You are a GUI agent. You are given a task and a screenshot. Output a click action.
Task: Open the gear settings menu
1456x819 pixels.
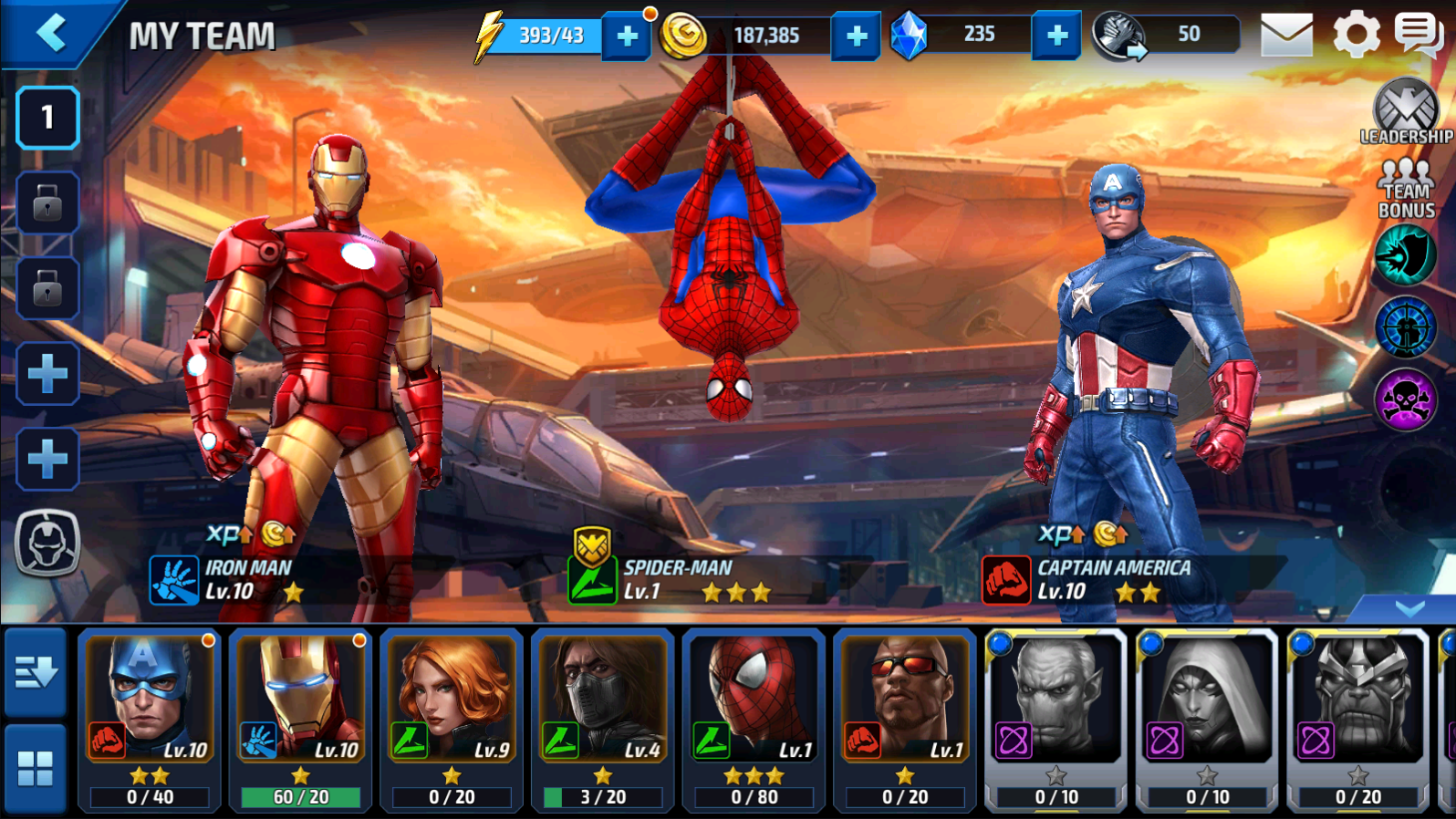tap(1356, 36)
